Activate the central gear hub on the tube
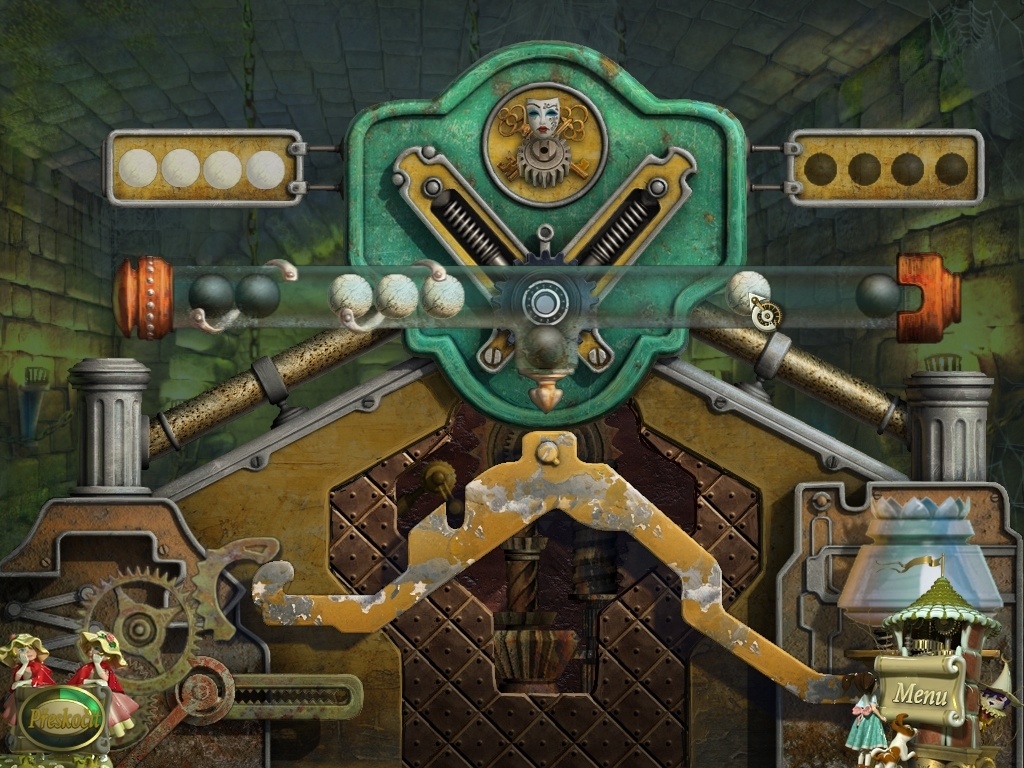Image resolution: width=1024 pixels, height=768 pixels. 546,300
